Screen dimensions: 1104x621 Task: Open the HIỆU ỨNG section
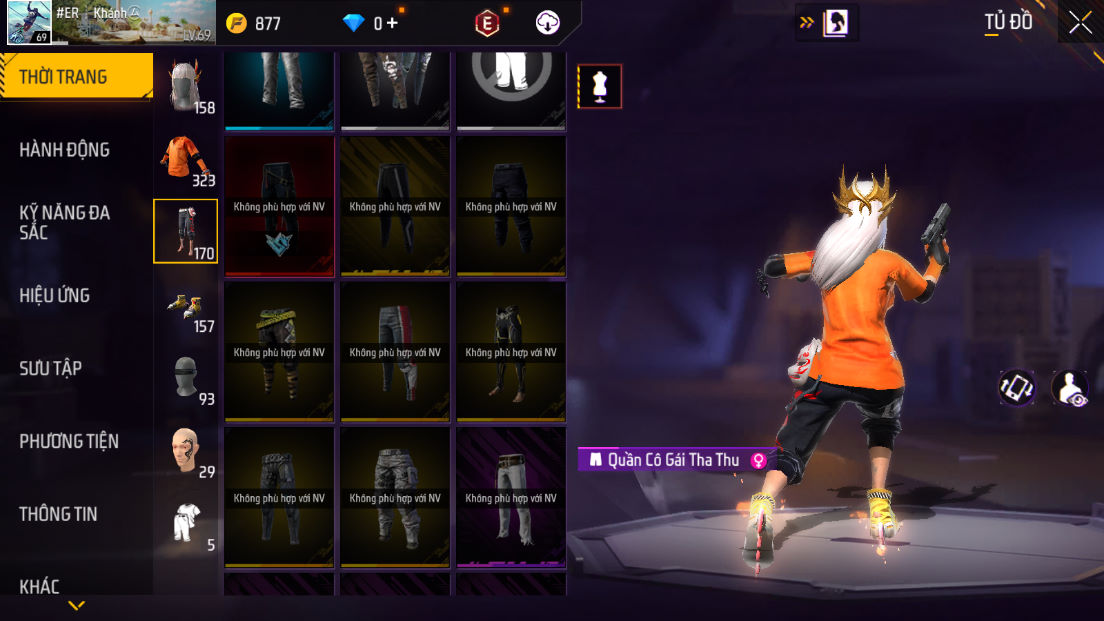pos(55,295)
